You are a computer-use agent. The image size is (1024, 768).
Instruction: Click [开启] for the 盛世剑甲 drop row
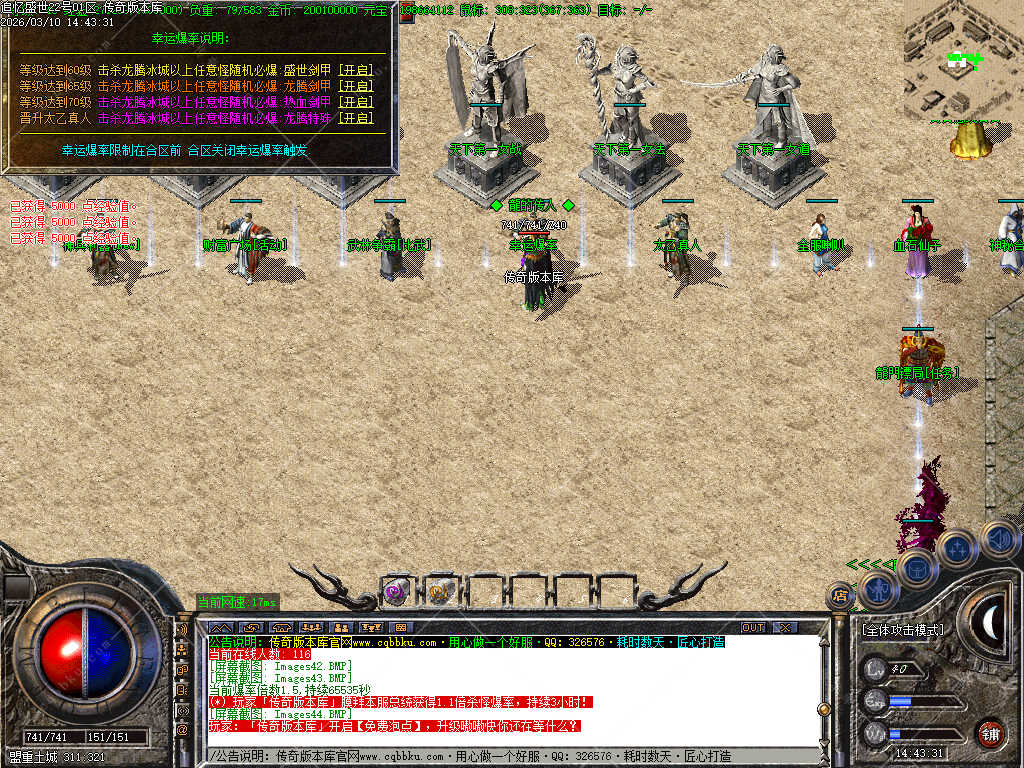click(355, 70)
